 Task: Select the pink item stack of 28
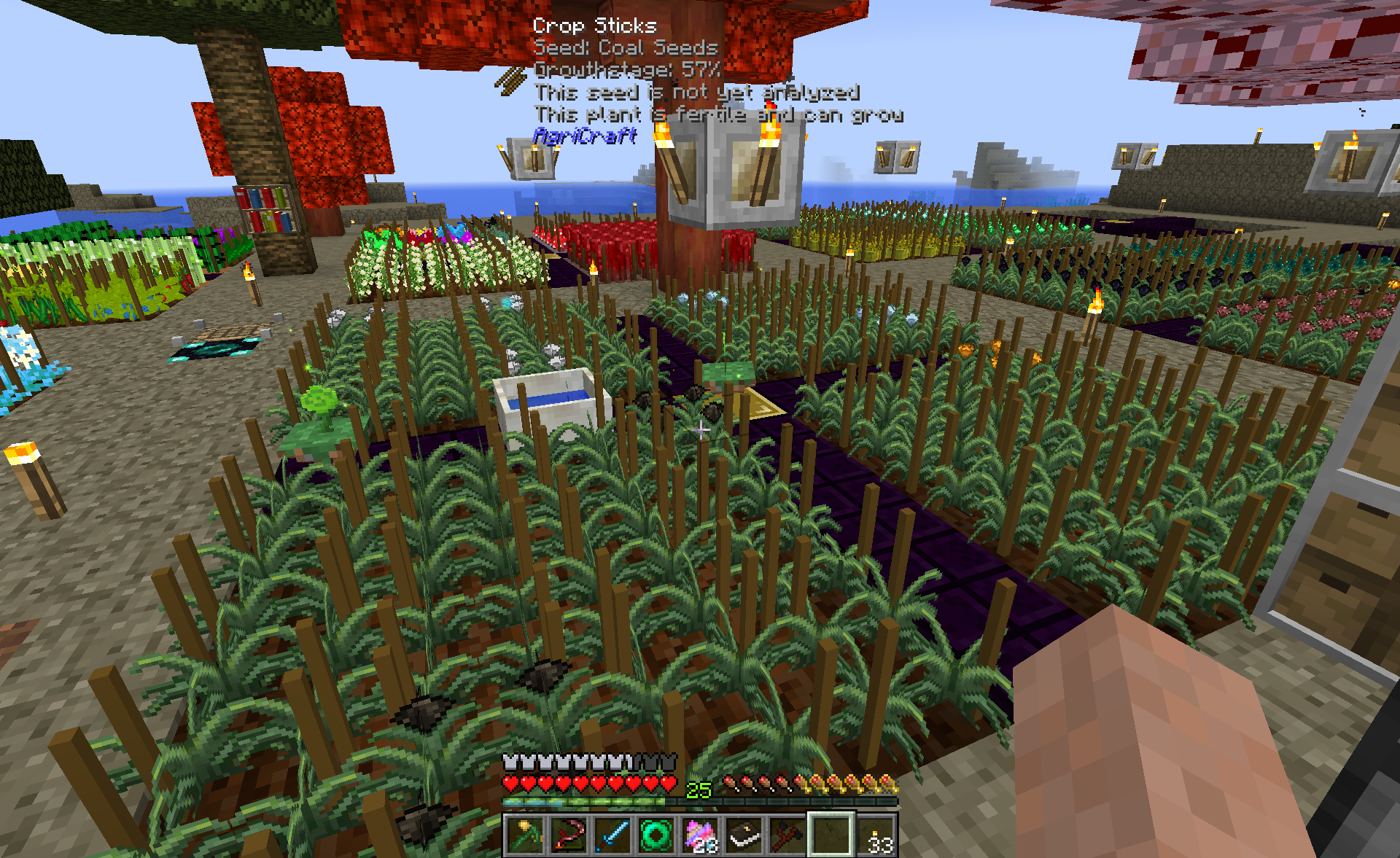click(700, 835)
